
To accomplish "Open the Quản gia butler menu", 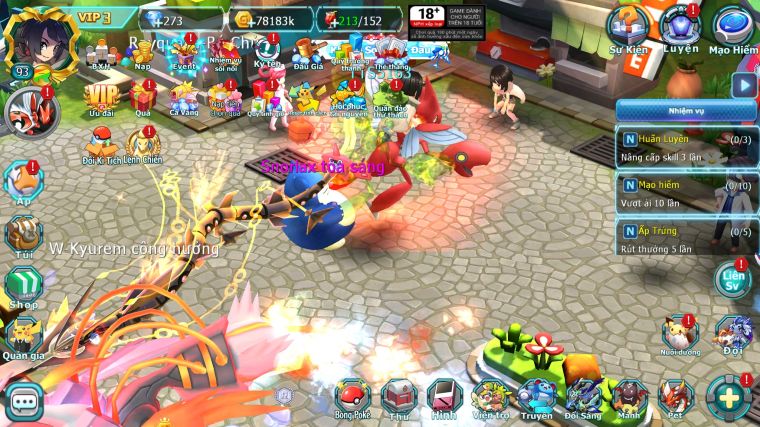I will (x=23, y=336).
